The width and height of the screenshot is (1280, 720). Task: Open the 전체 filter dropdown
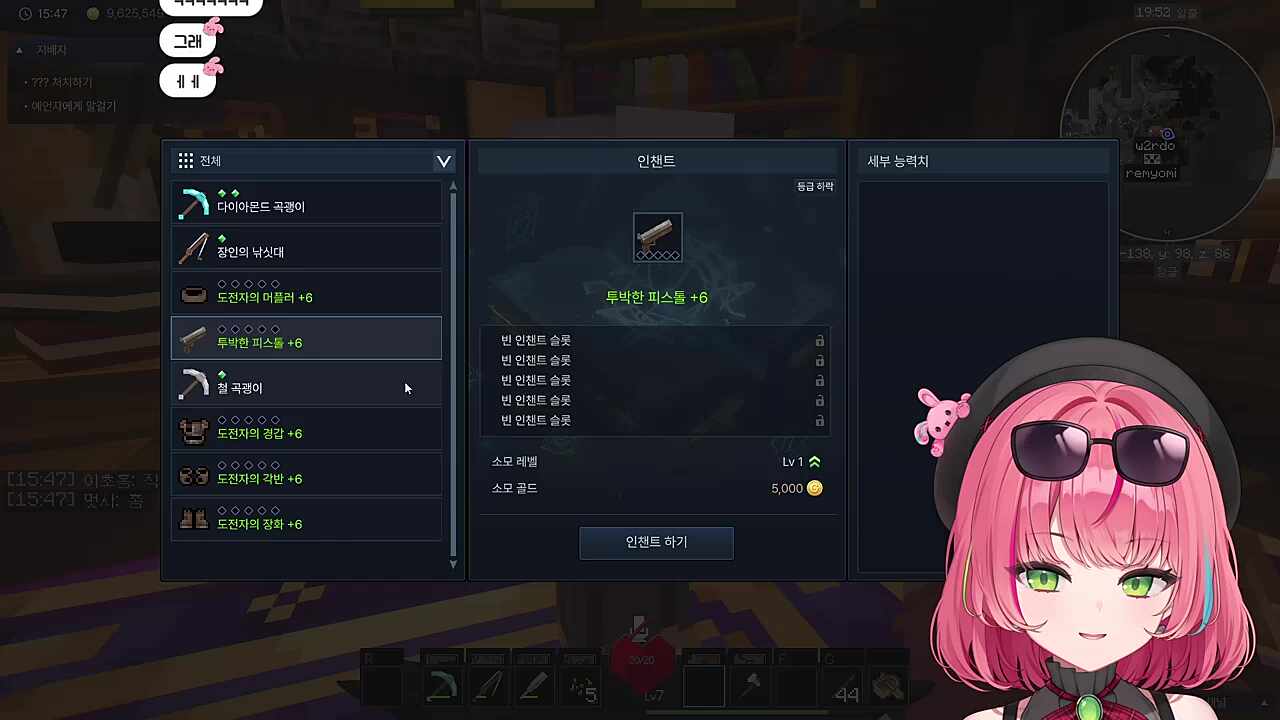point(443,160)
